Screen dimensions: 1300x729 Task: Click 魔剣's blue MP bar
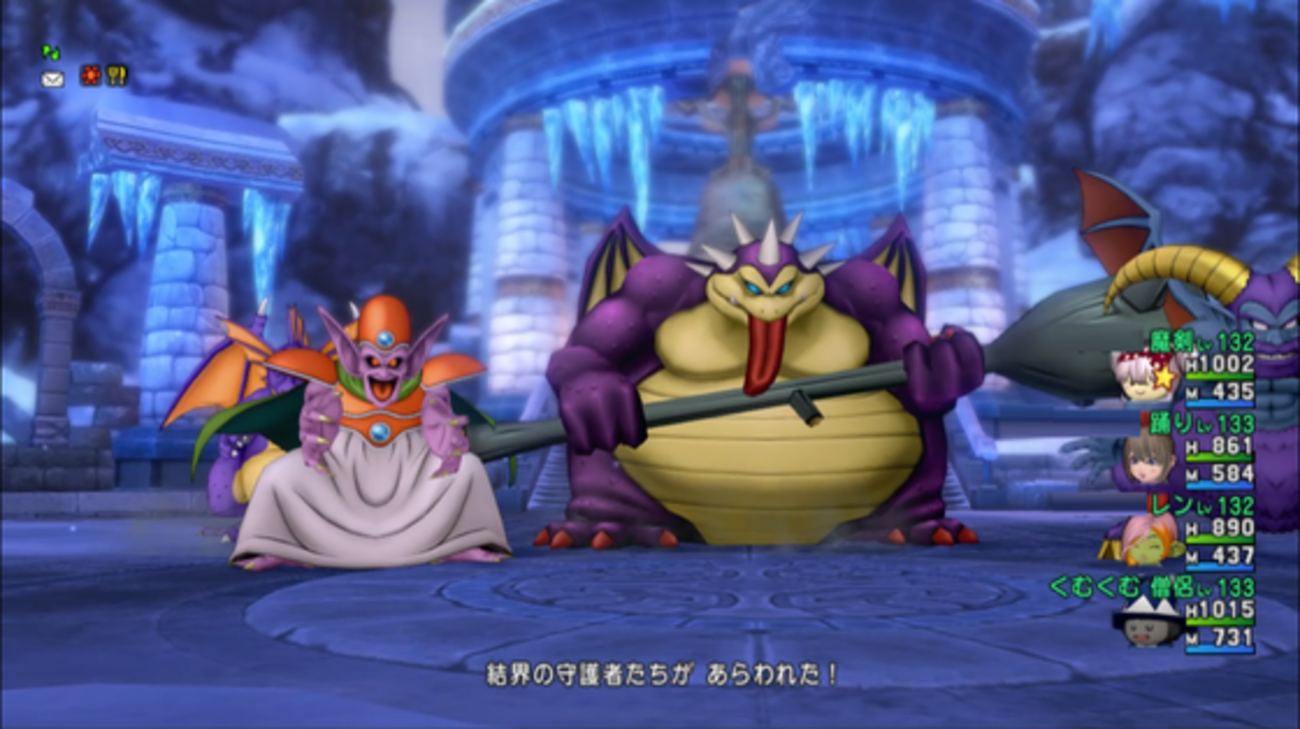coord(1219,402)
